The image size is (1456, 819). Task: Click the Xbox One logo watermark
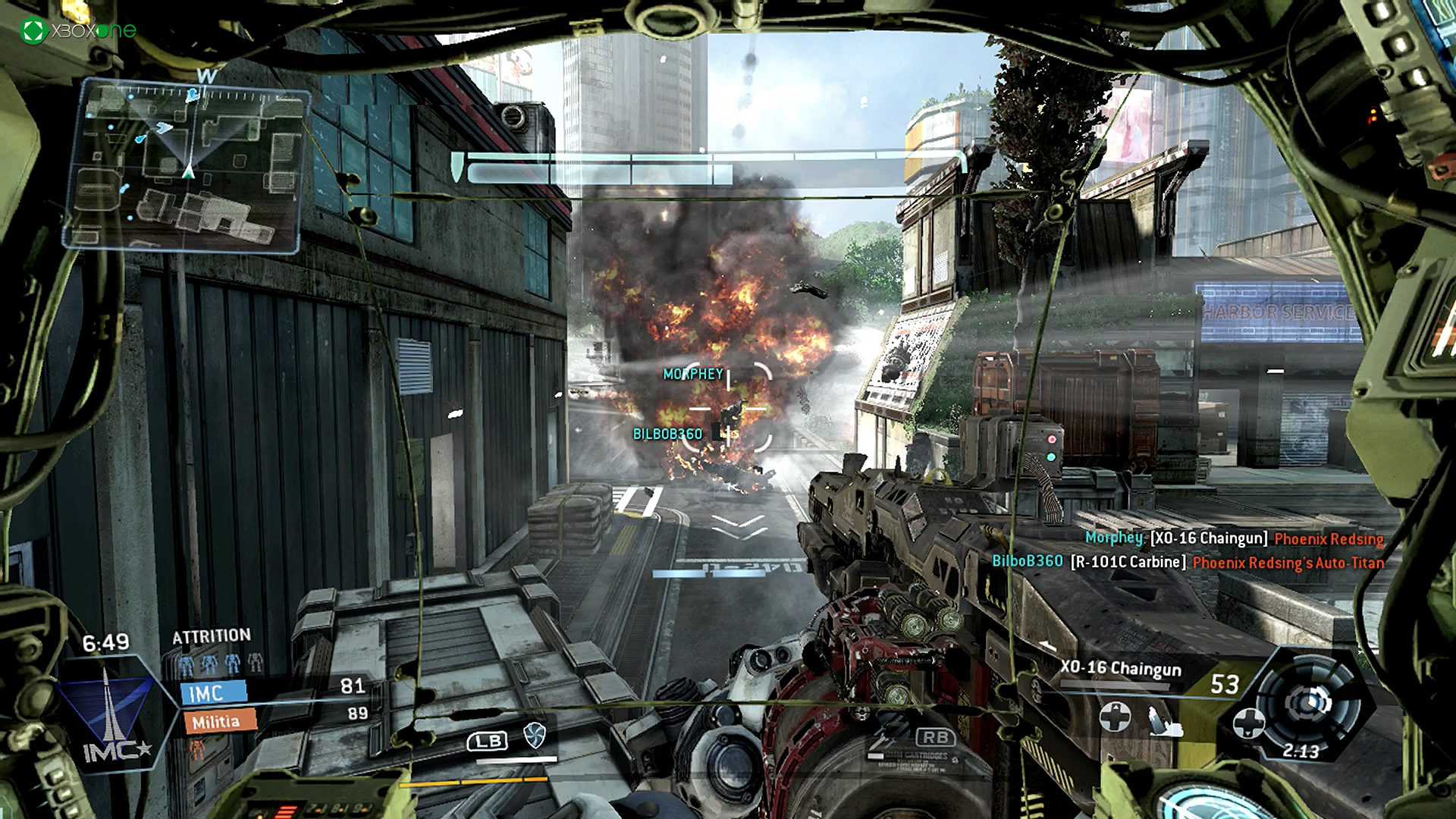(79, 30)
